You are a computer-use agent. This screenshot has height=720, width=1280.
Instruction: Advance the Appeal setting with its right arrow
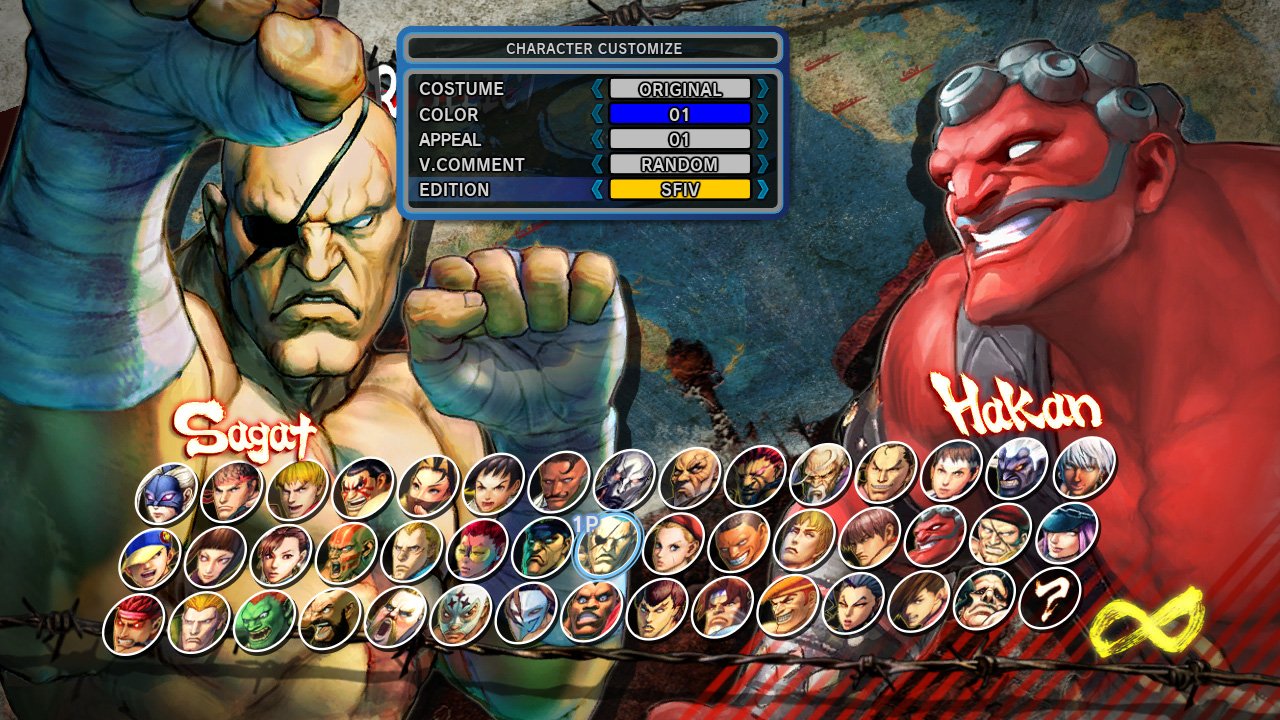pyautogui.click(x=763, y=139)
